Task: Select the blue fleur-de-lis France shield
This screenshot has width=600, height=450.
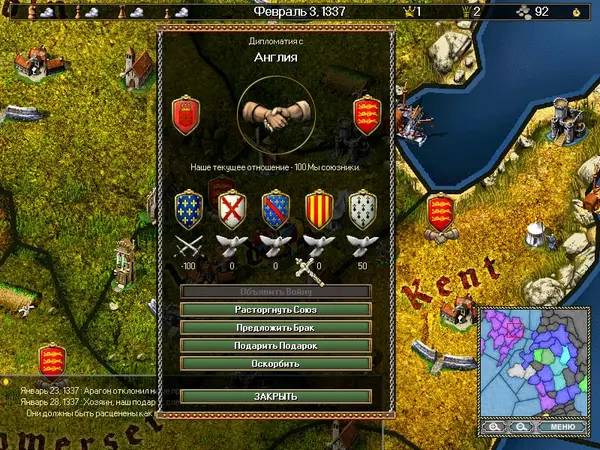Action: (x=187, y=210)
